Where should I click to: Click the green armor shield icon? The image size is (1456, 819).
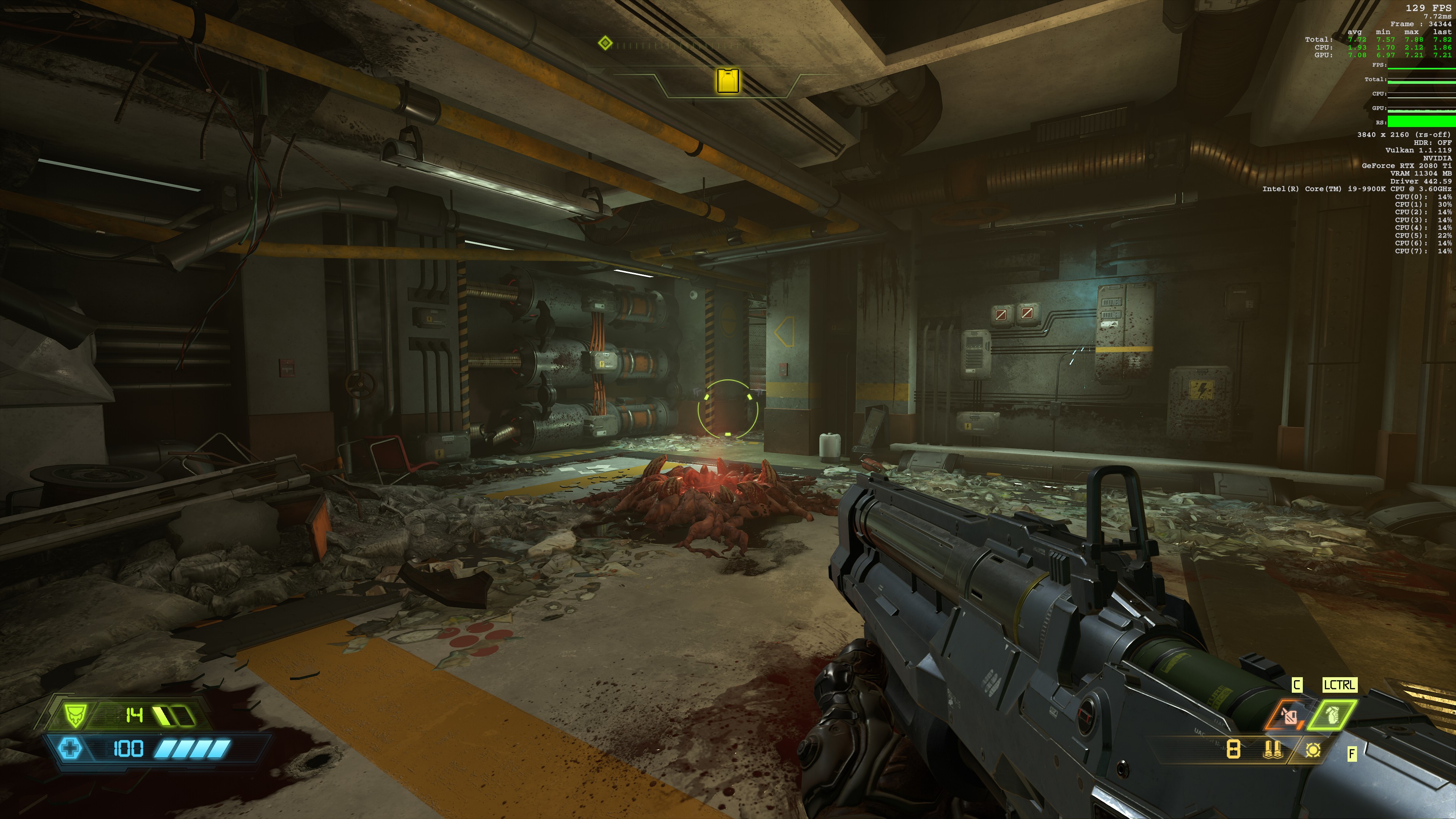(x=74, y=715)
